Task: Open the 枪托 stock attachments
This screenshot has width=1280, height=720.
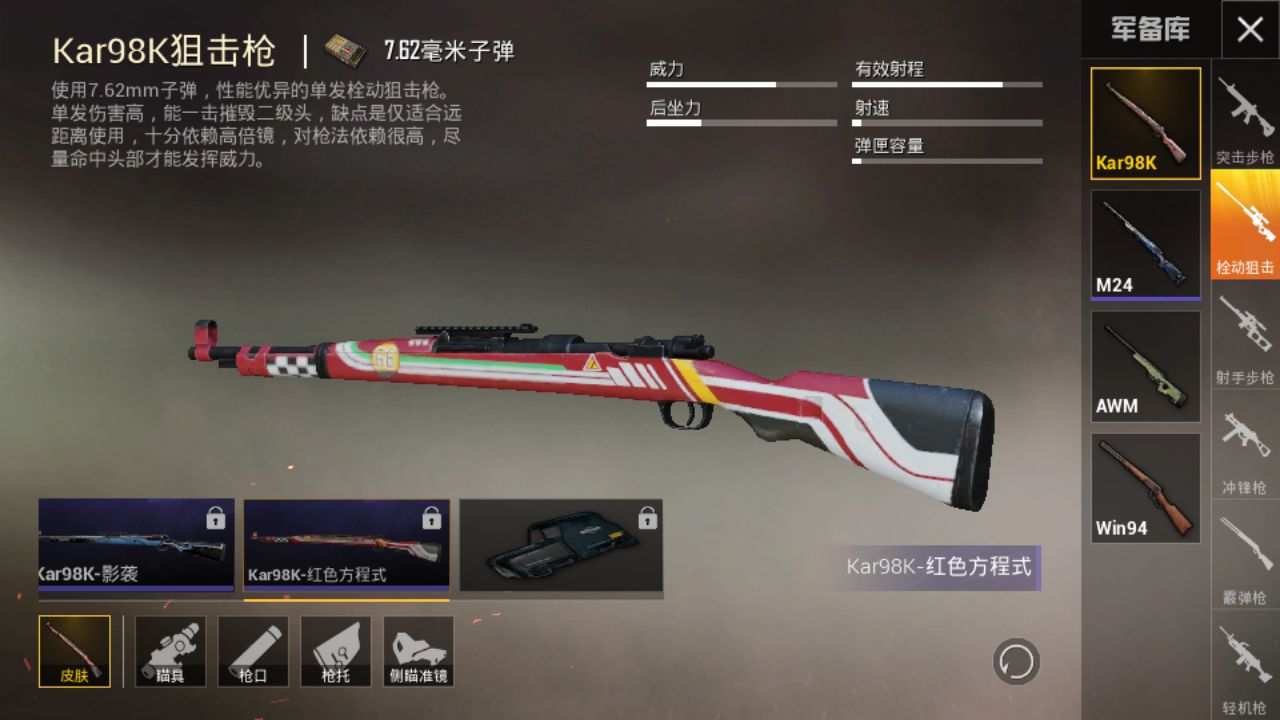Action: [x=336, y=651]
